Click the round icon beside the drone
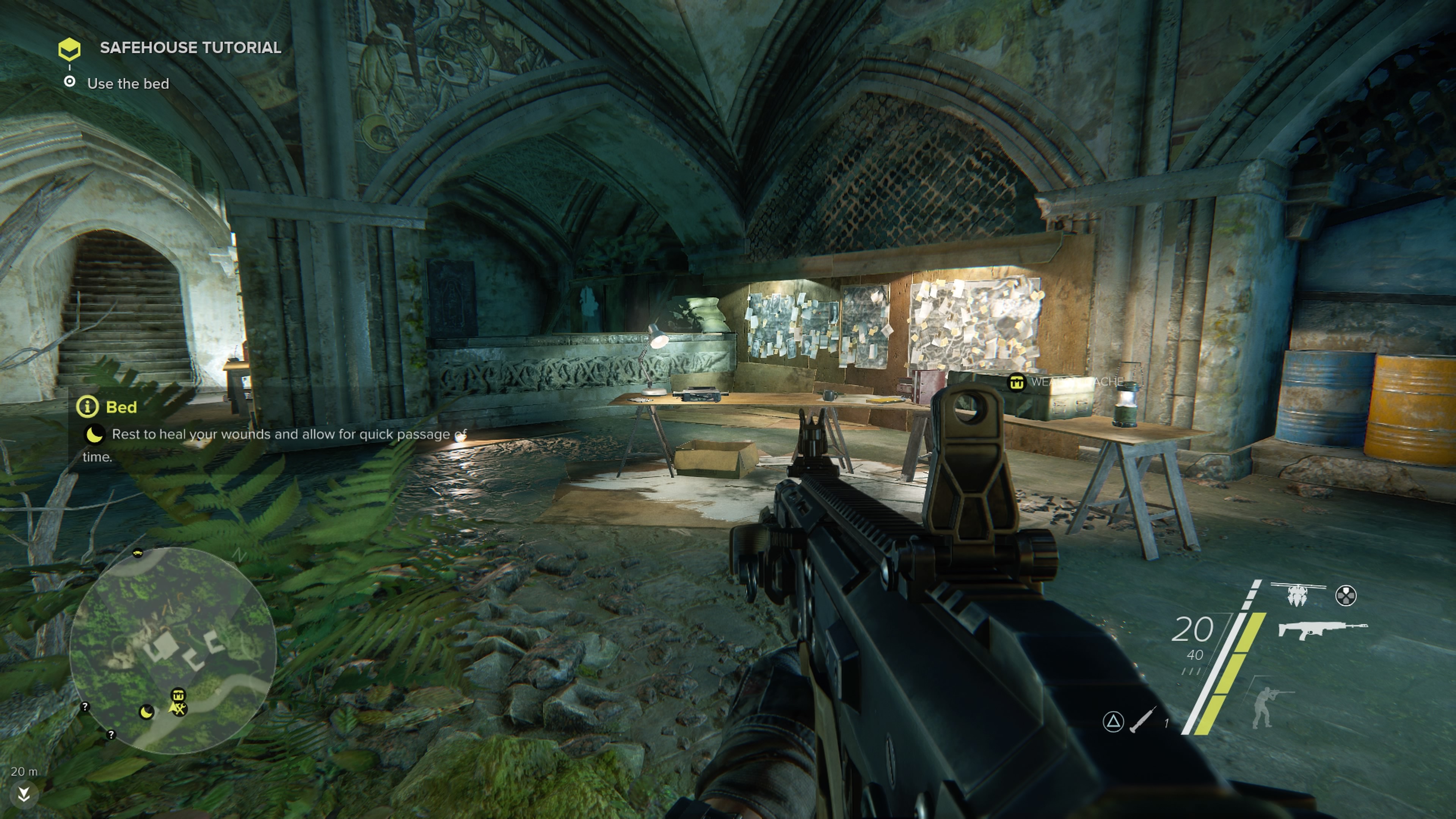The image size is (1456, 819). tap(1346, 595)
